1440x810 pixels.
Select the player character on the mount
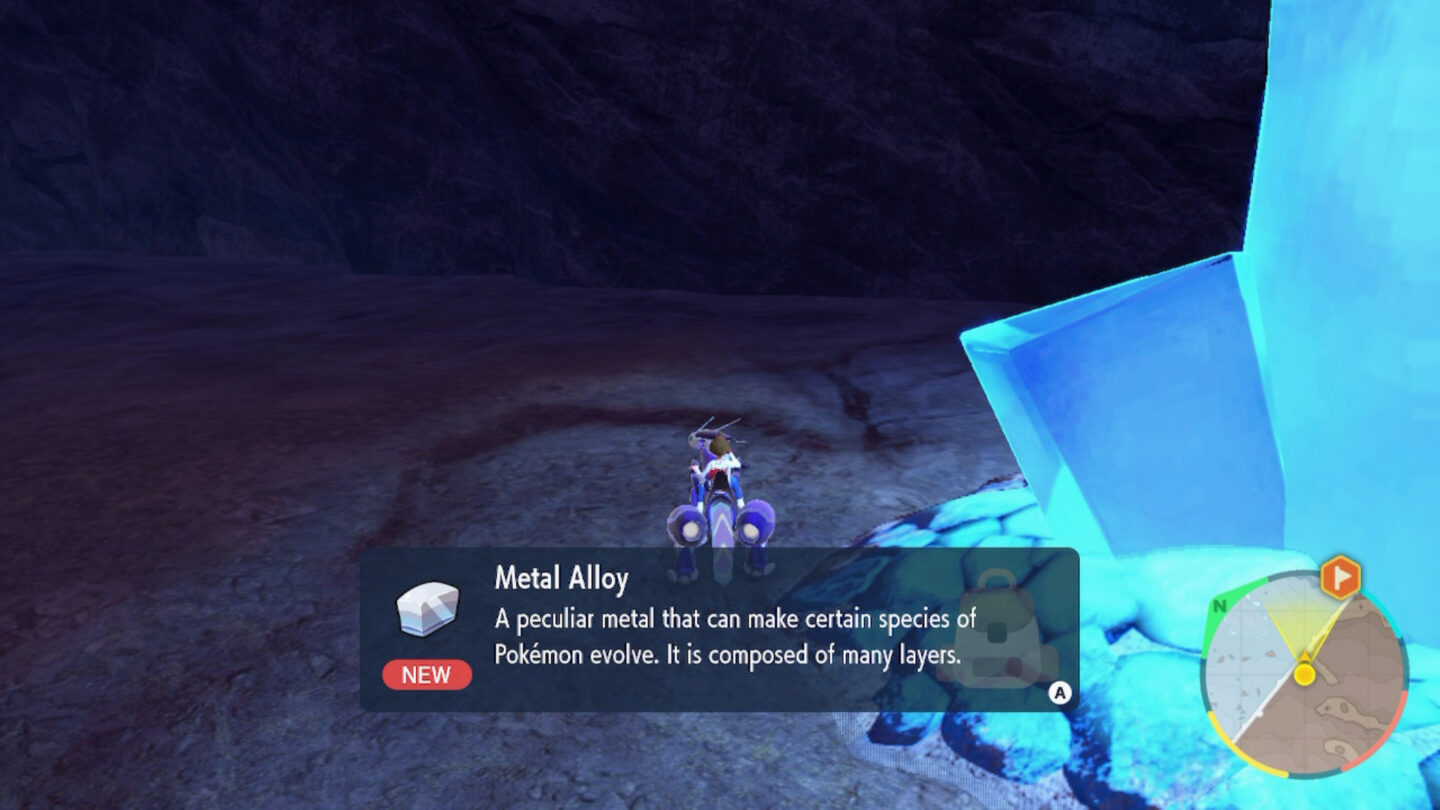point(718,460)
